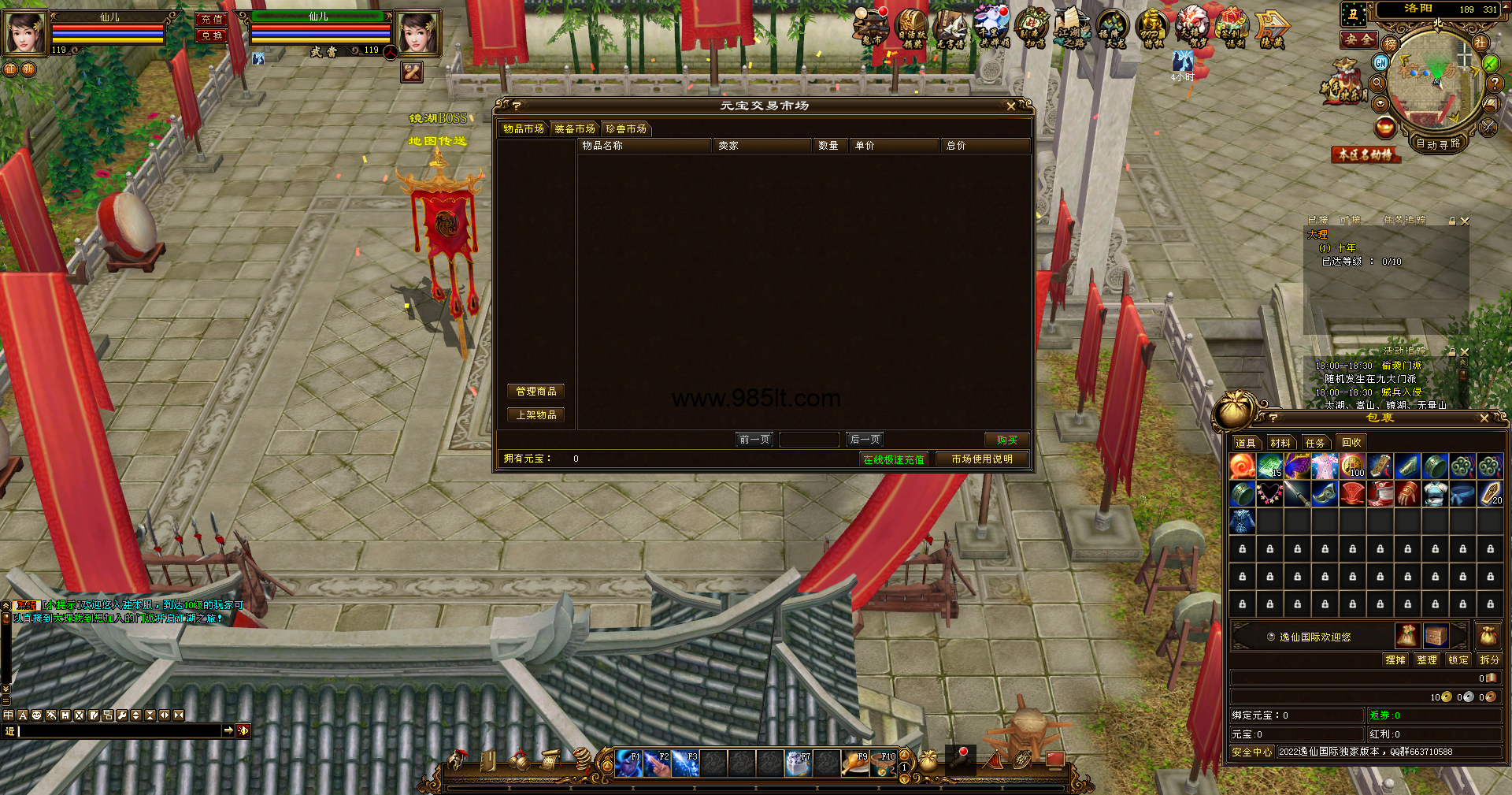This screenshot has height=795, width=1512.
Task: Close the 包裹 inventory window
Action: point(1484,418)
